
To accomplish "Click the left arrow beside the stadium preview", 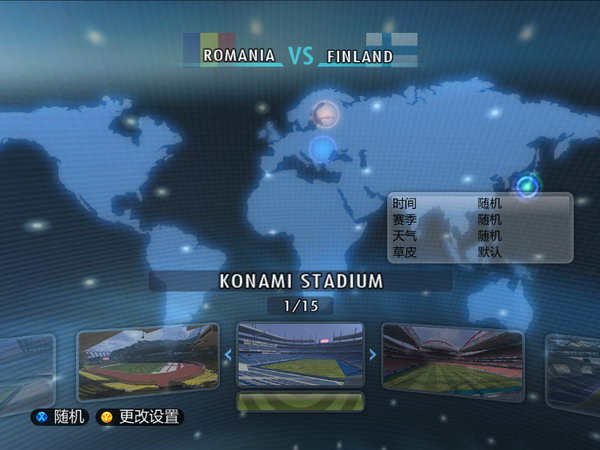I will tap(228, 354).
